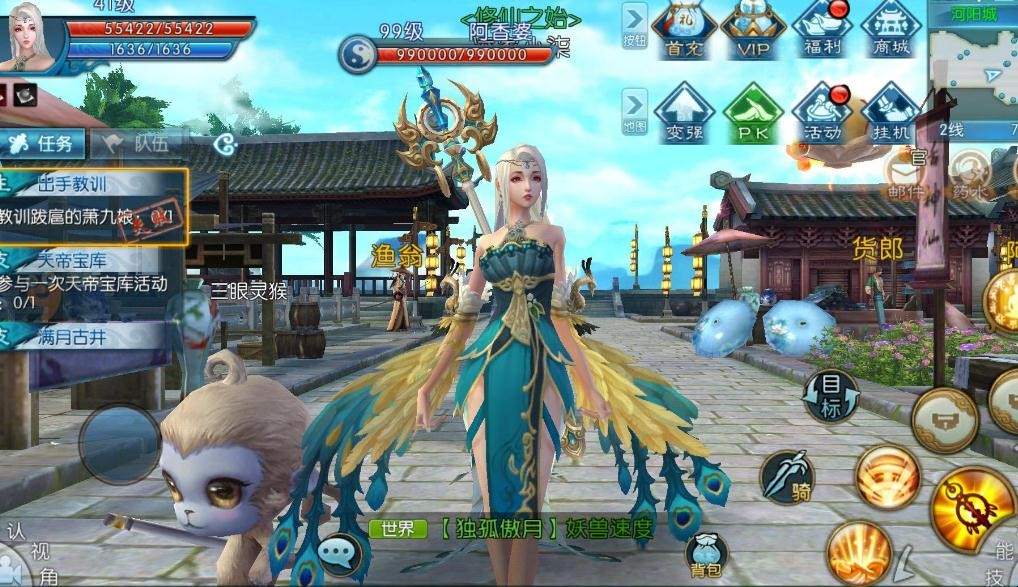
Task: Switch to the 队伍 team tab
Action: [138, 142]
